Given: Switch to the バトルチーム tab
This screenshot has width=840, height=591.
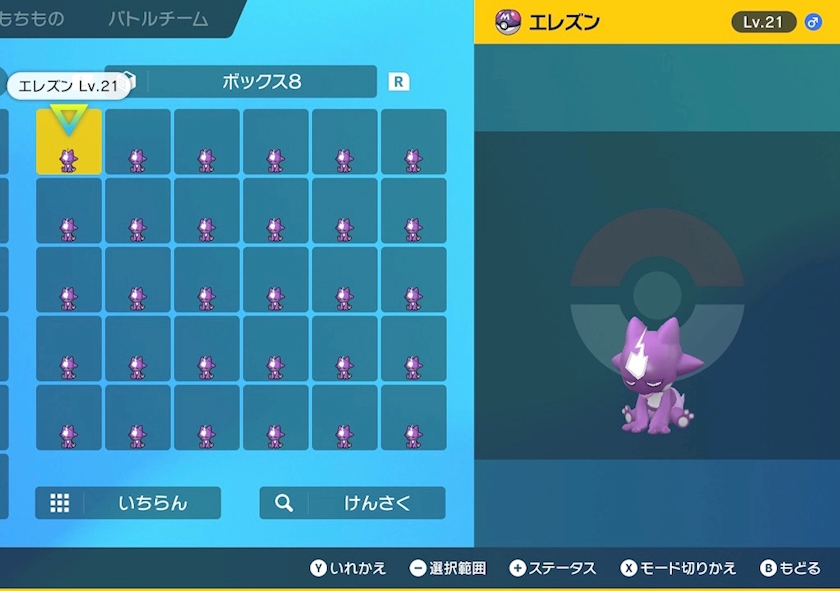Looking at the screenshot, I should tap(158, 19).
